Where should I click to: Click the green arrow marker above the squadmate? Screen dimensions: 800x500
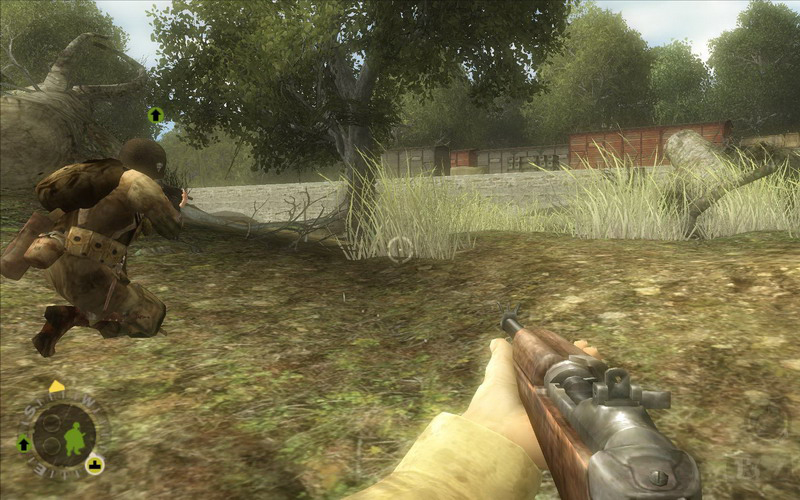pyautogui.click(x=155, y=115)
